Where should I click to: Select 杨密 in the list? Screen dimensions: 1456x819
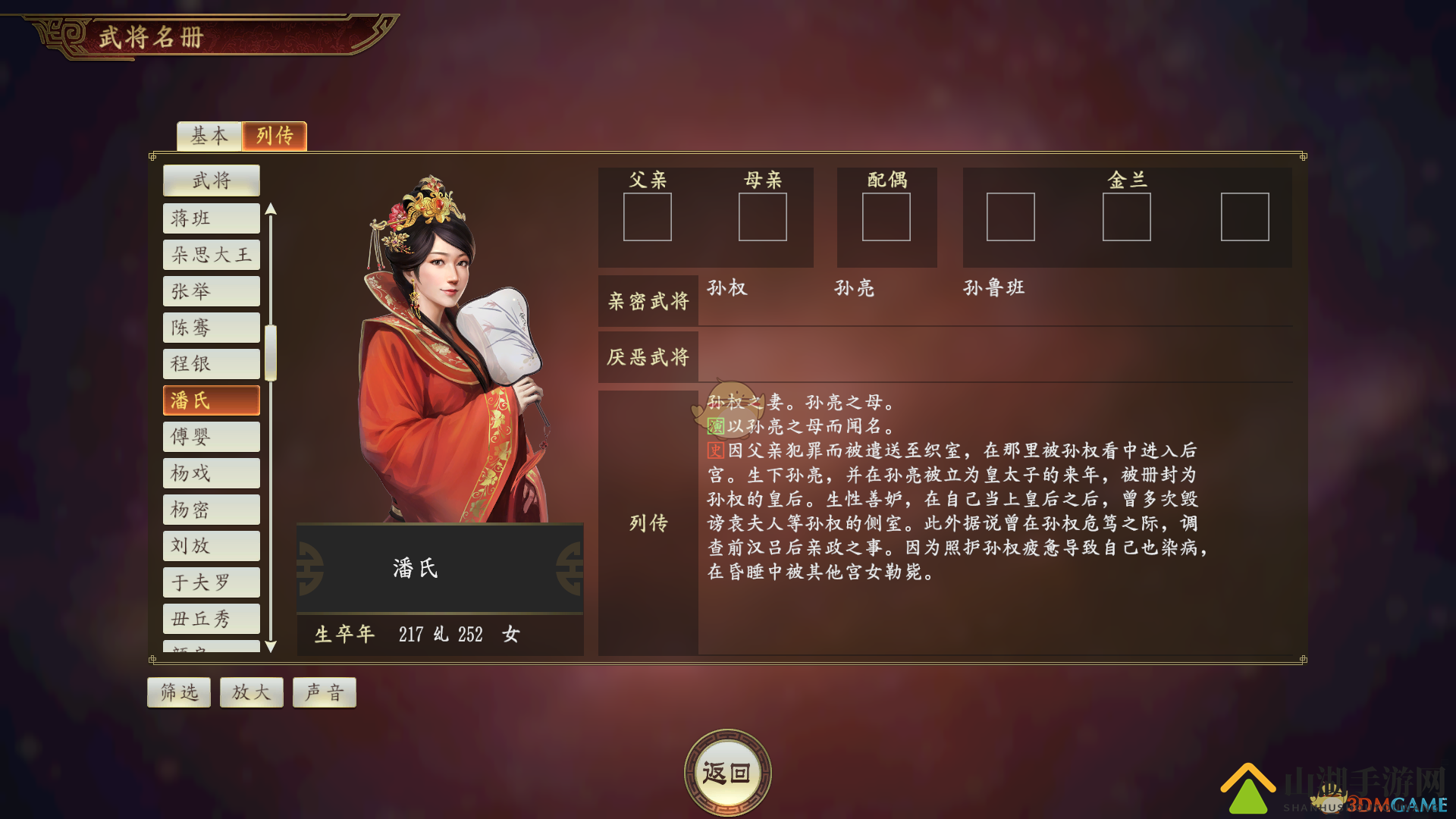tap(212, 510)
